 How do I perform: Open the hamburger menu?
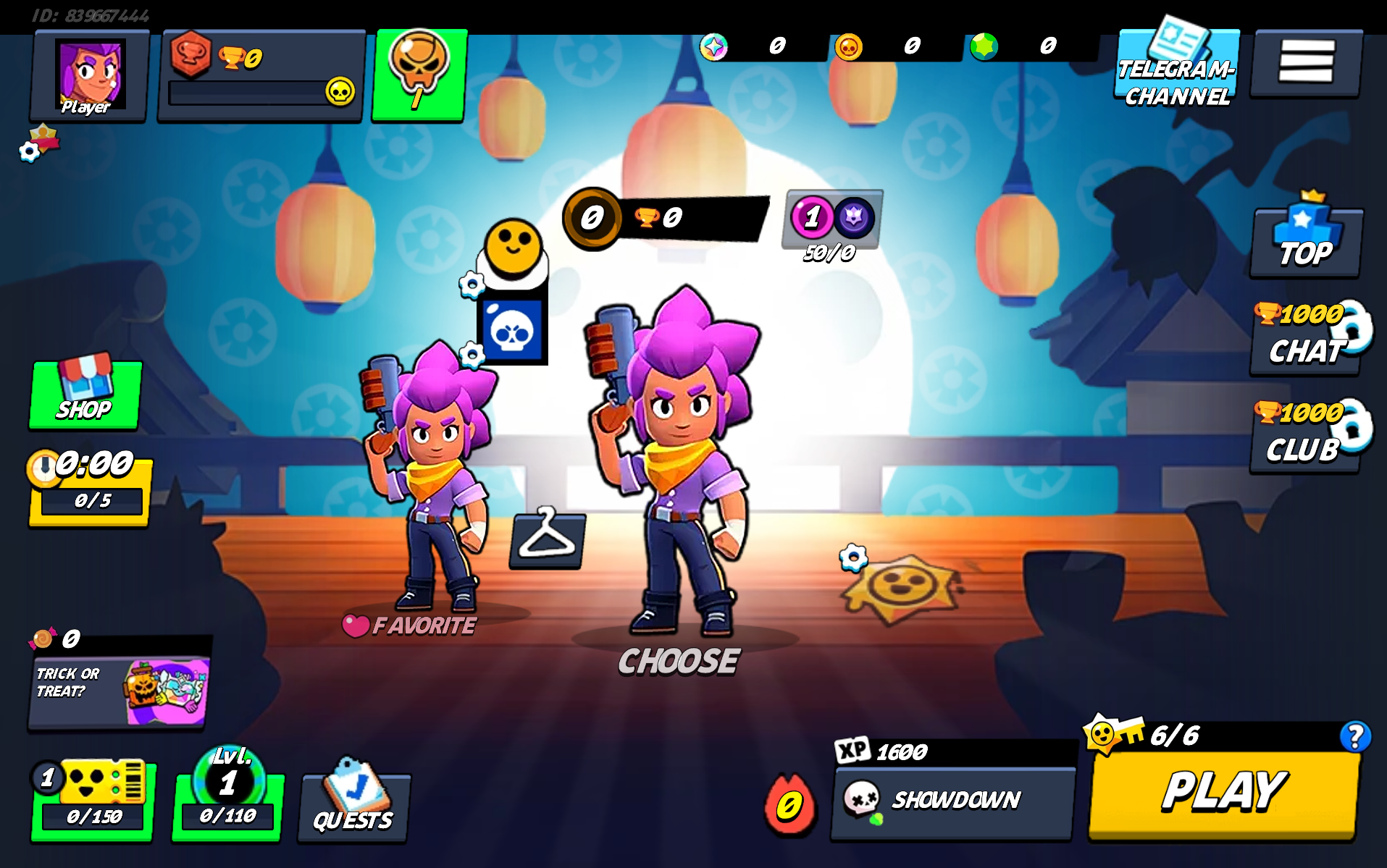[1306, 62]
